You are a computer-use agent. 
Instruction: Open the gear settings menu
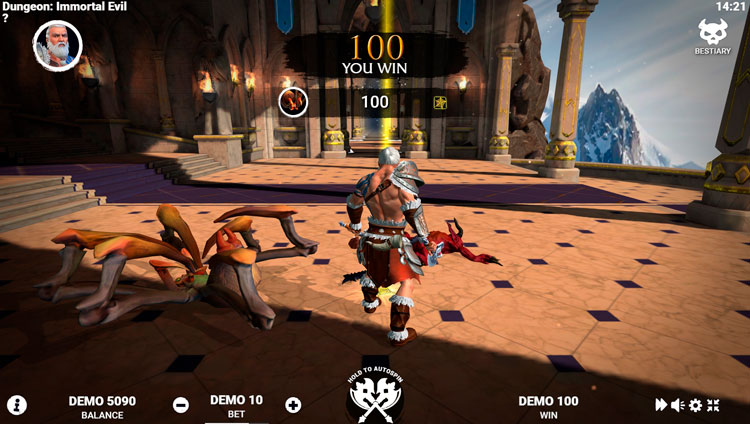[x=695, y=405]
